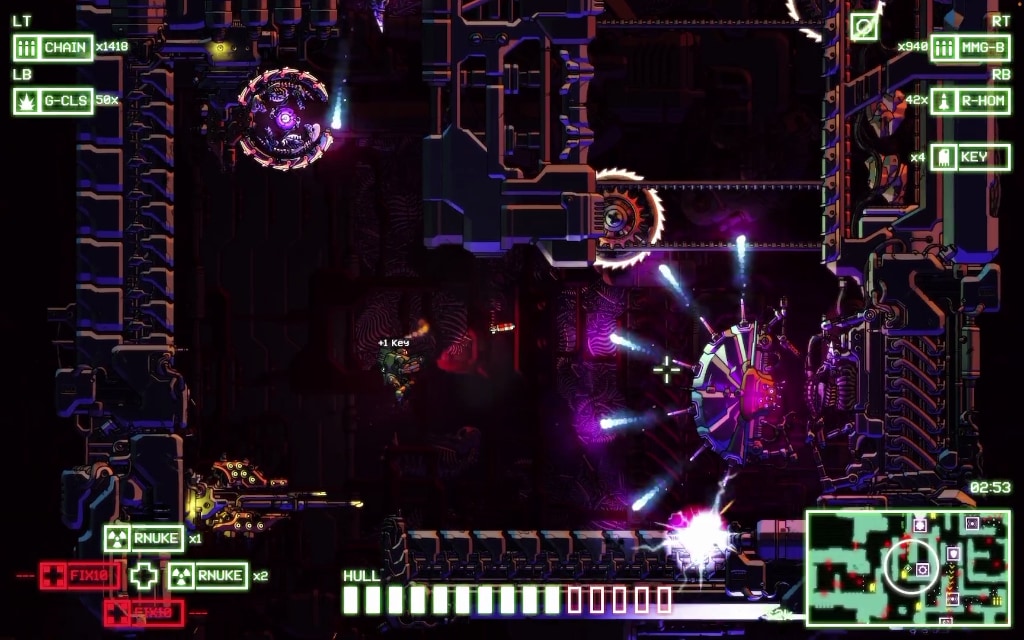Activate the RNUKE slot marked x1
Image resolution: width=1024 pixels, height=640 pixels.
(x=144, y=538)
